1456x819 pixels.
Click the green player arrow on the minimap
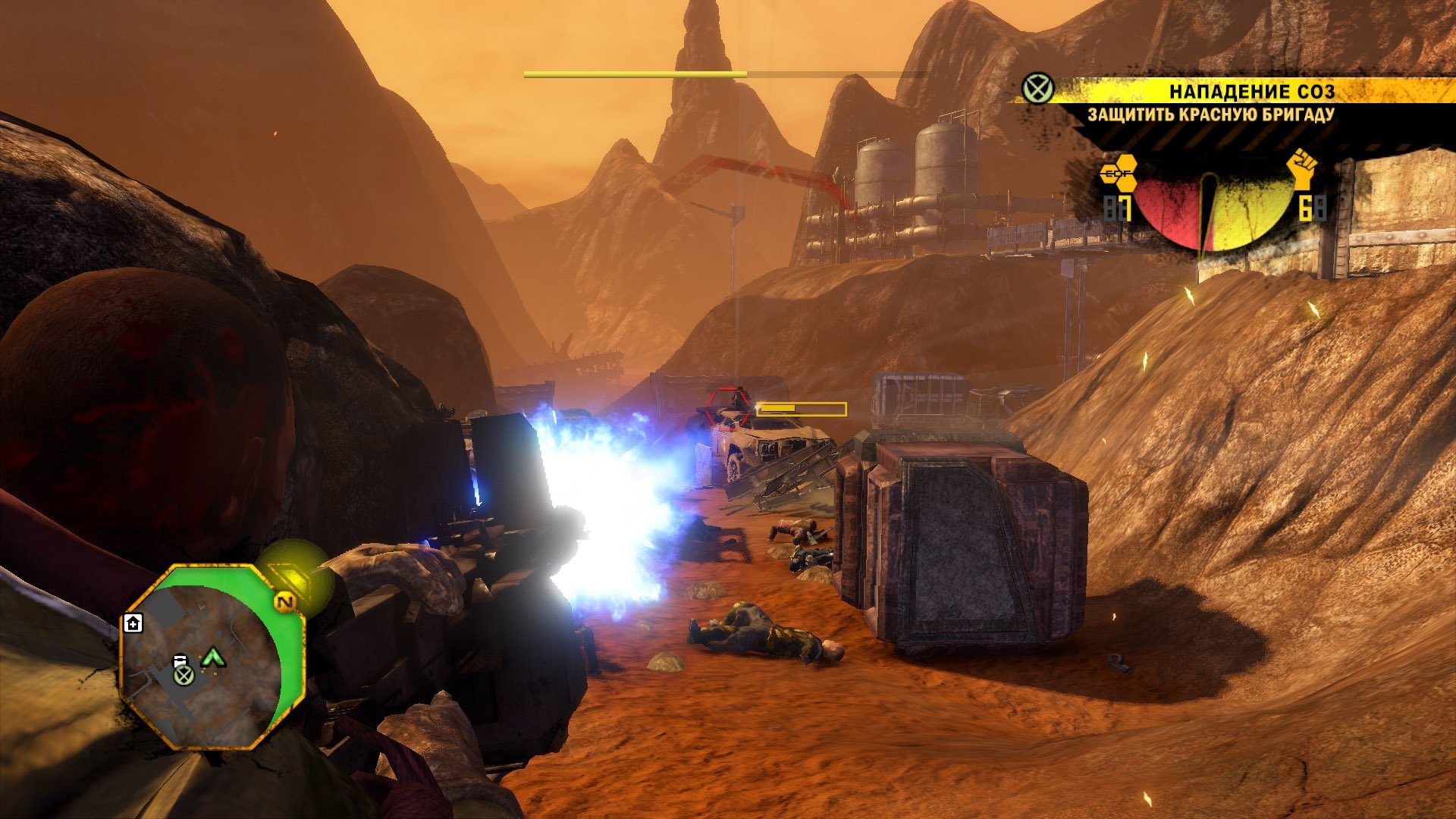[x=214, y=656]
